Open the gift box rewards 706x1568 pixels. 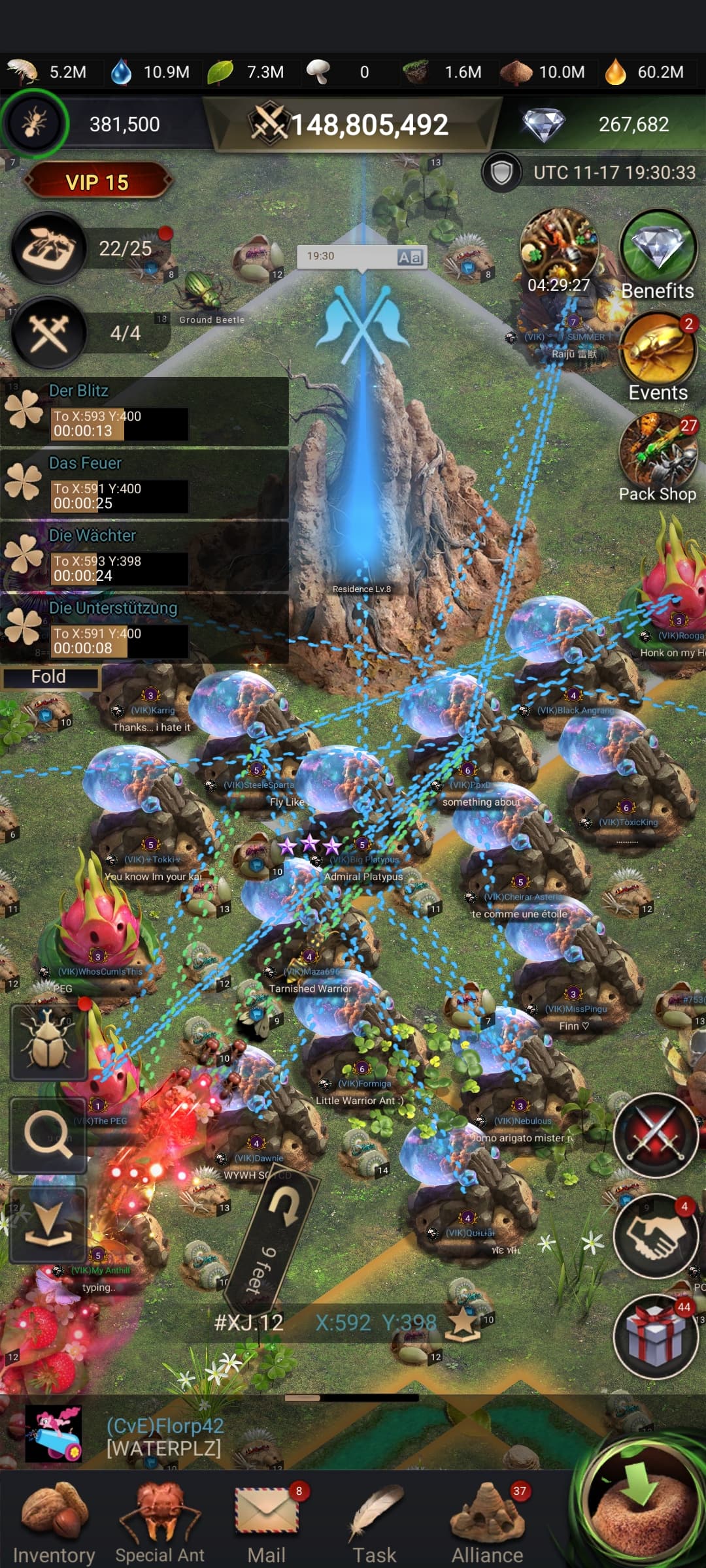click(x=656, y=1337)
